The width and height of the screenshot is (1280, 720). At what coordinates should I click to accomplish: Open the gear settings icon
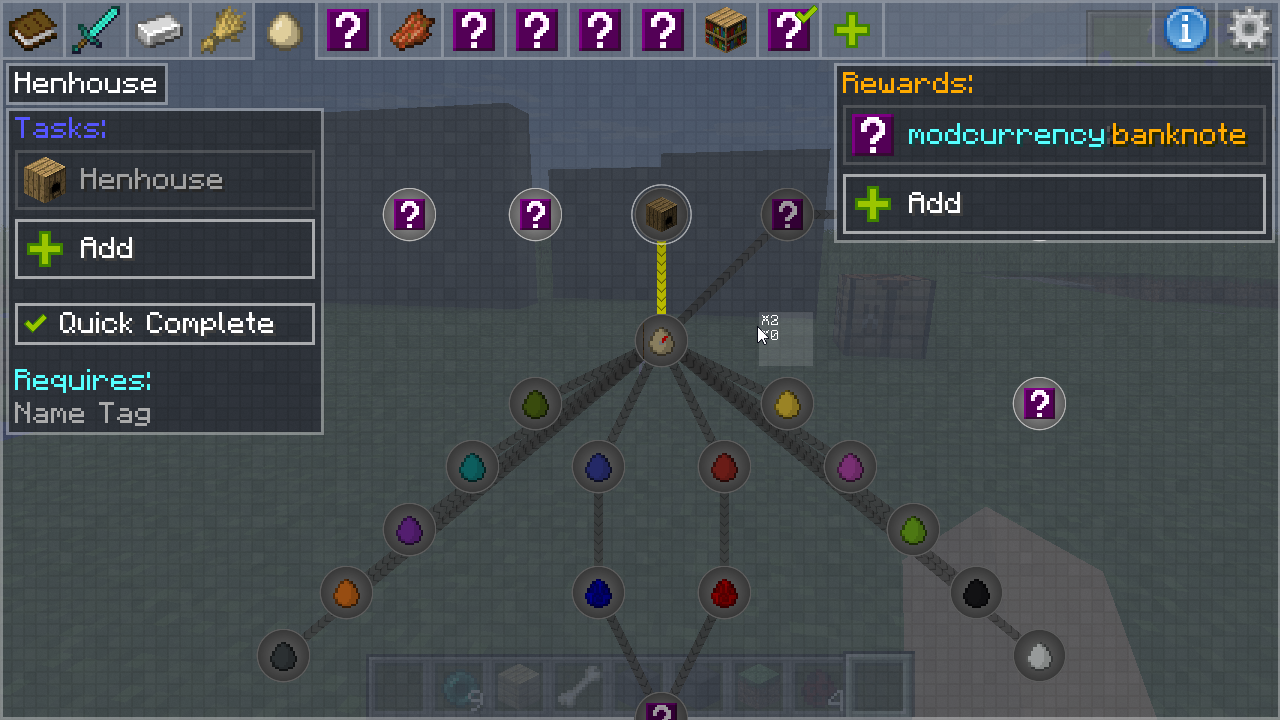click(x=1249, y=30)
